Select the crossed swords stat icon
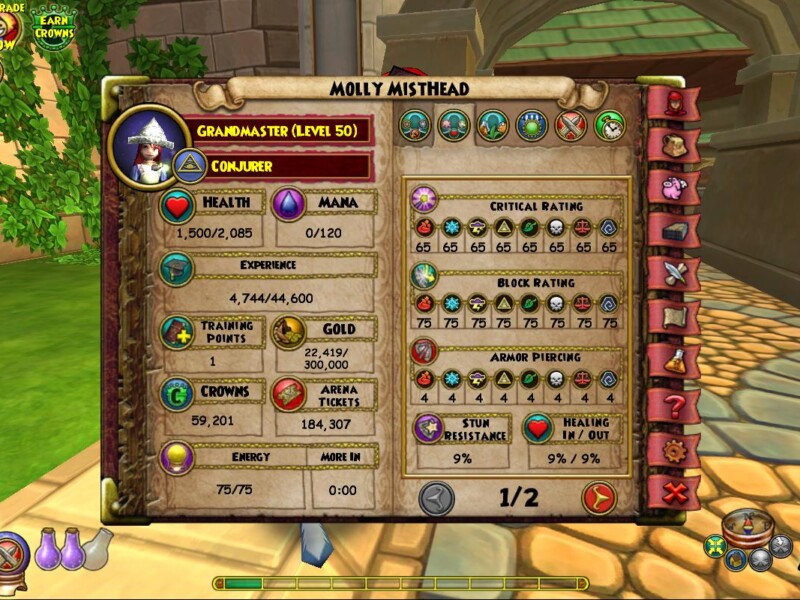 [x=570, y=126]
